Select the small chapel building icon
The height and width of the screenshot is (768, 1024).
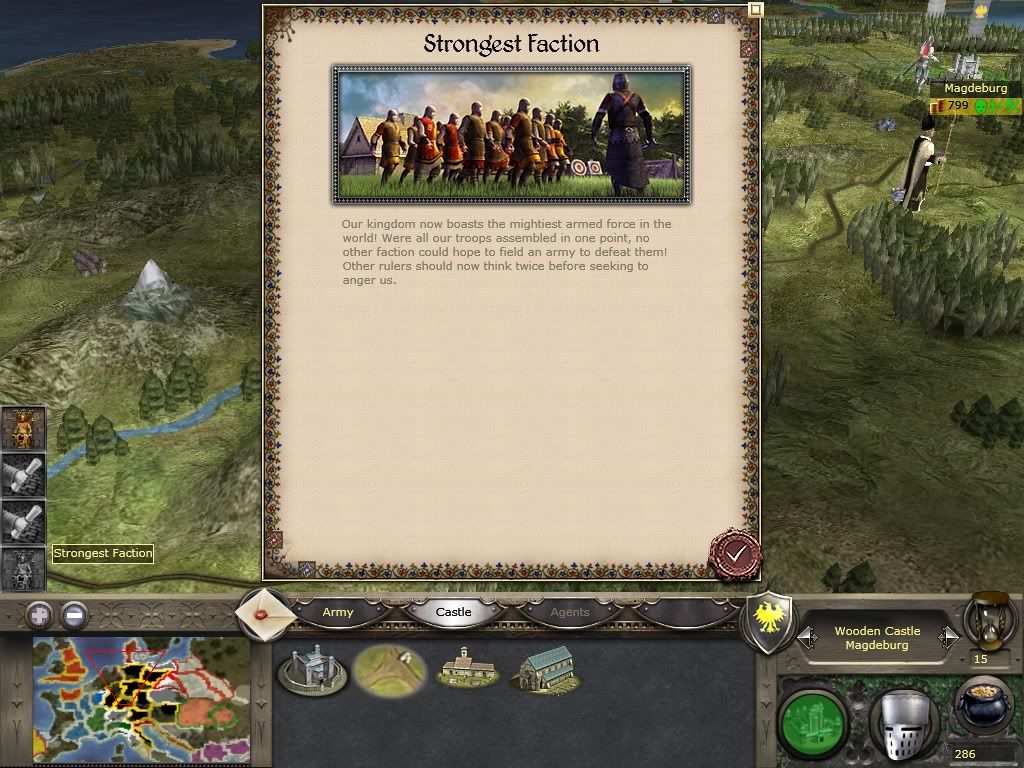(466, 668)
